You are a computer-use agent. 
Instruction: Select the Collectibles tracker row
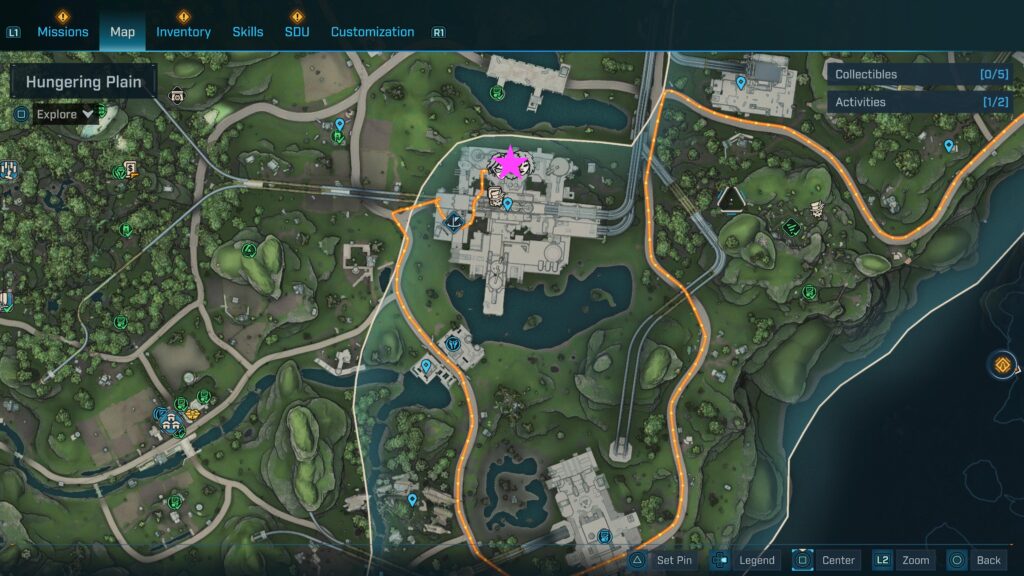coord(919,74)
